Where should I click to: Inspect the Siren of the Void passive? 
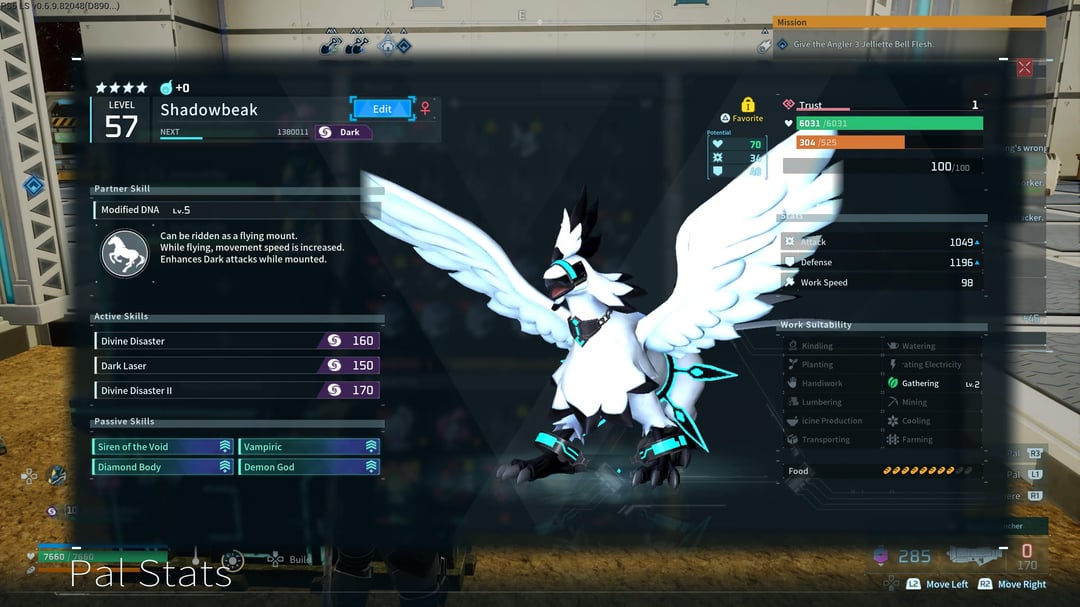click(x=163, y=447)
